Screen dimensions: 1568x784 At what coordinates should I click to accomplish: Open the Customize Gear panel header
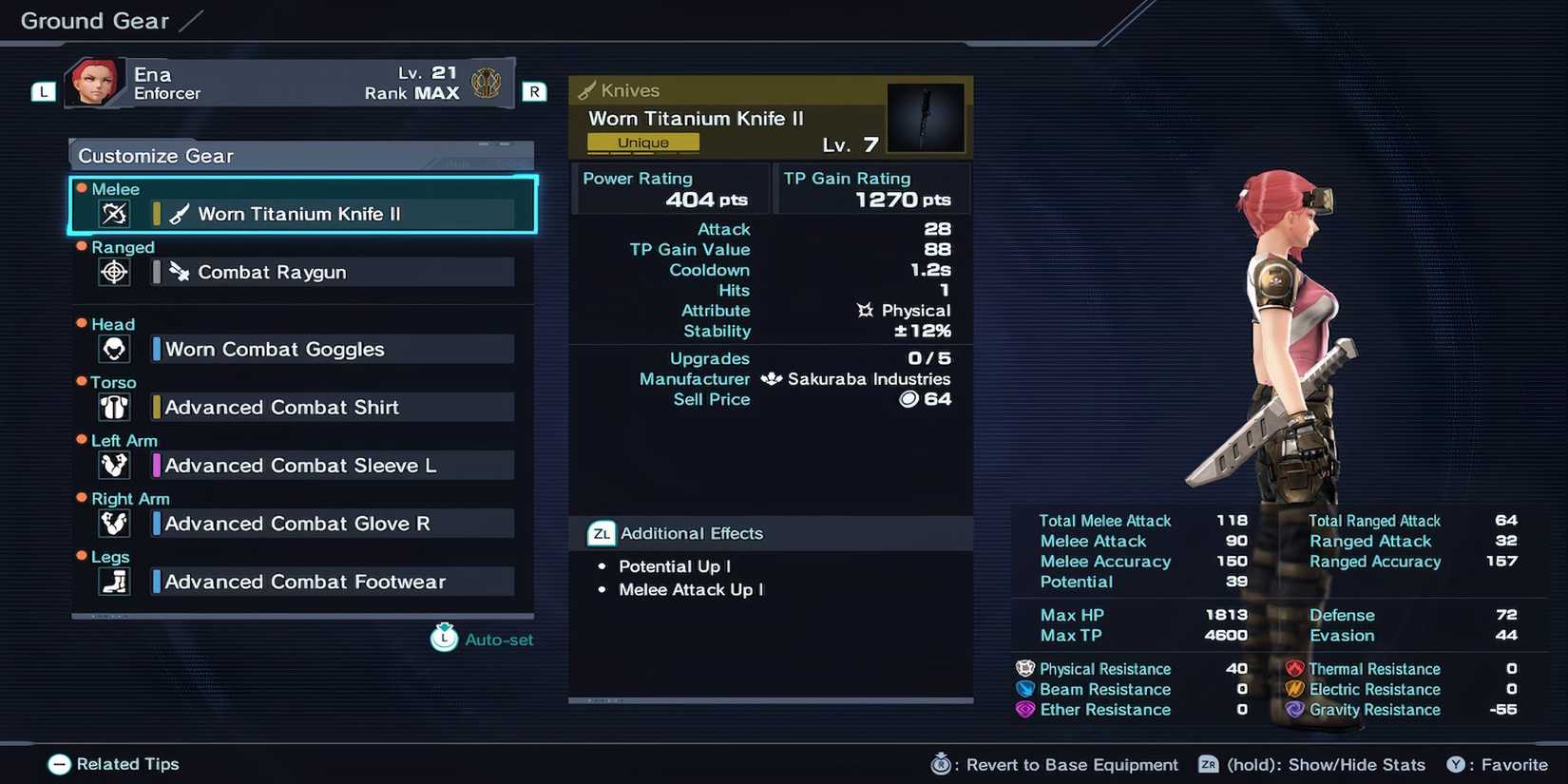coord(155,155)
